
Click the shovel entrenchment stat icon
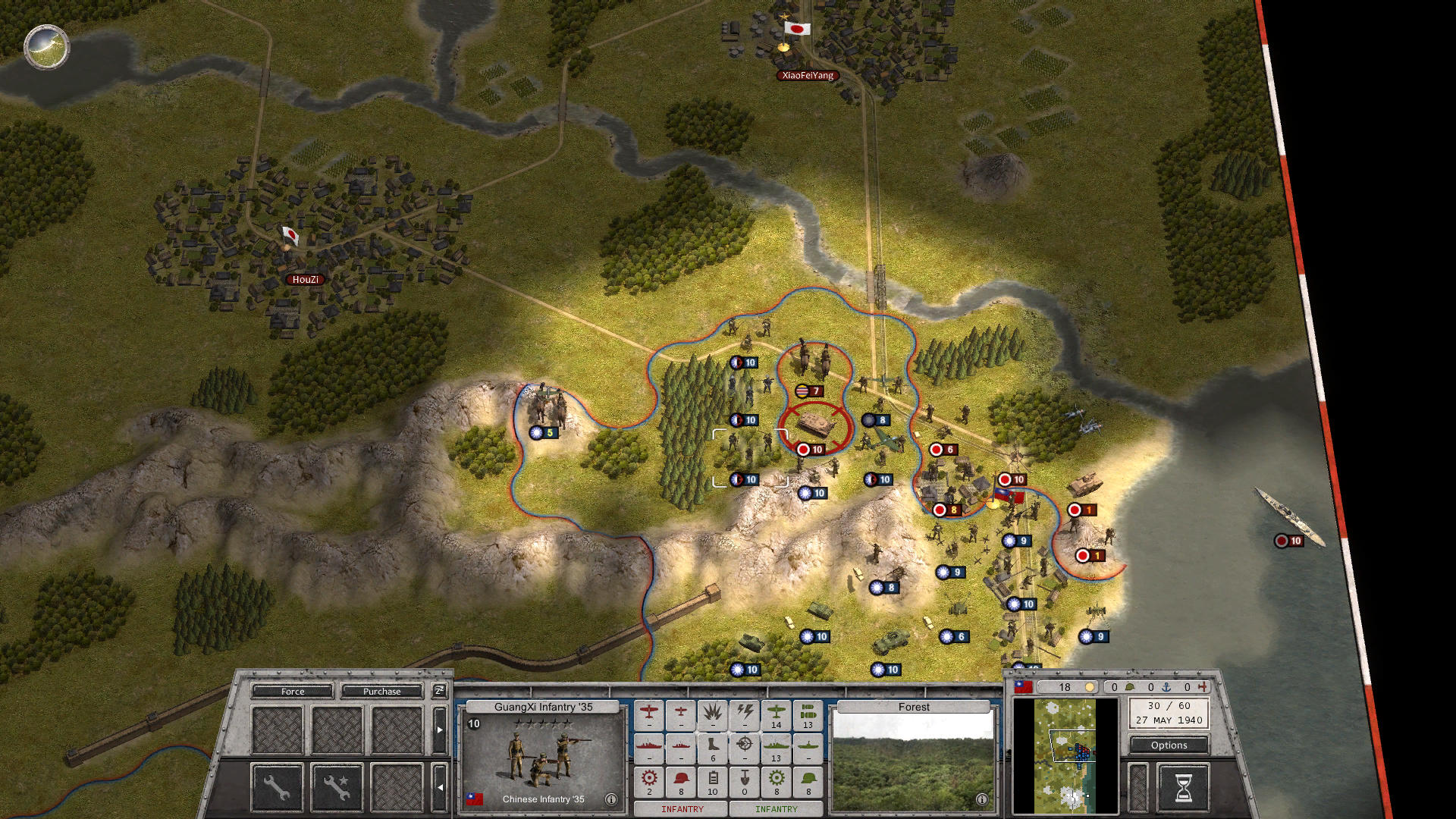coord(745,777)
